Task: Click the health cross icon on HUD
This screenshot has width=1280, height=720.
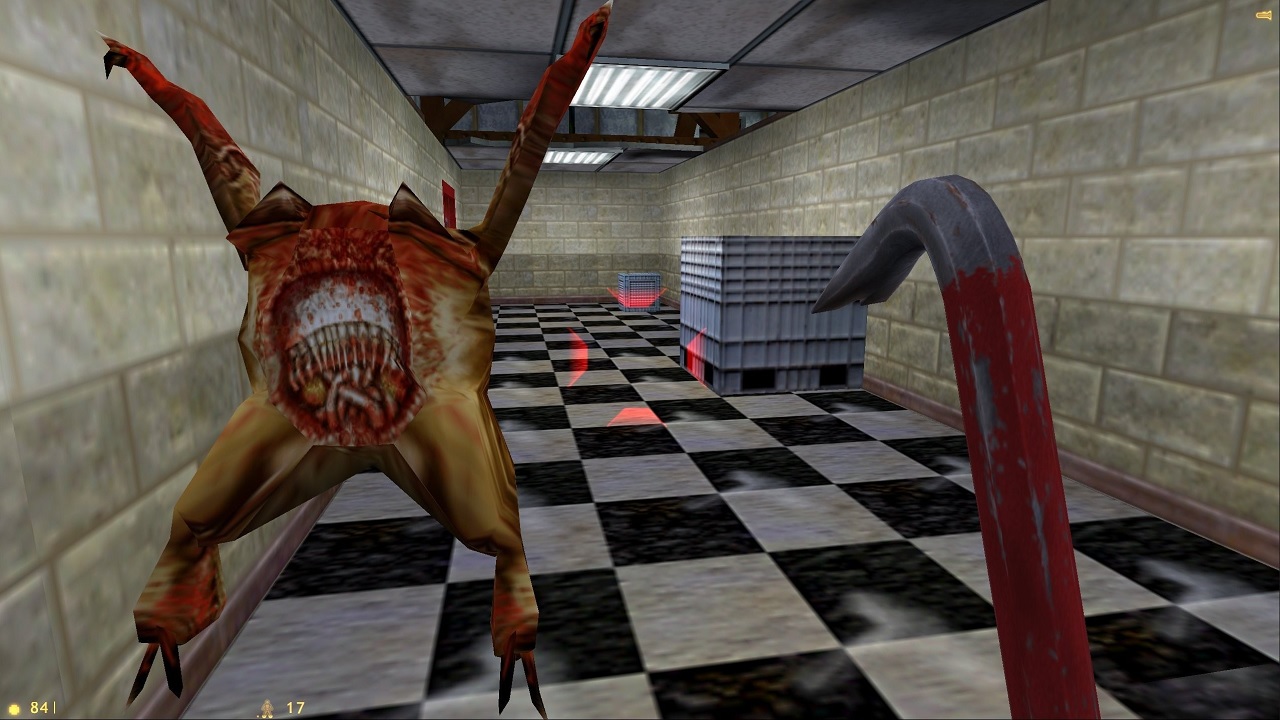Action: (14, 708)
